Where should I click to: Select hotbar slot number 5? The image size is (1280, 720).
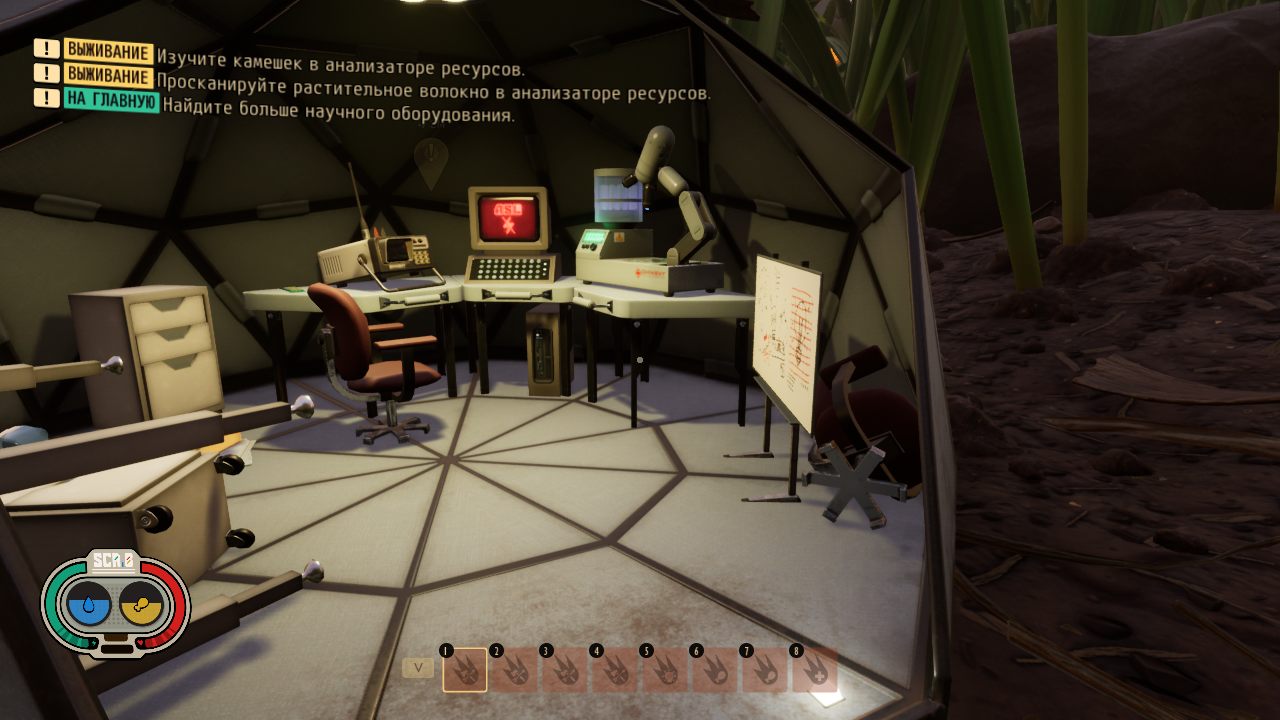click(664, 670)
